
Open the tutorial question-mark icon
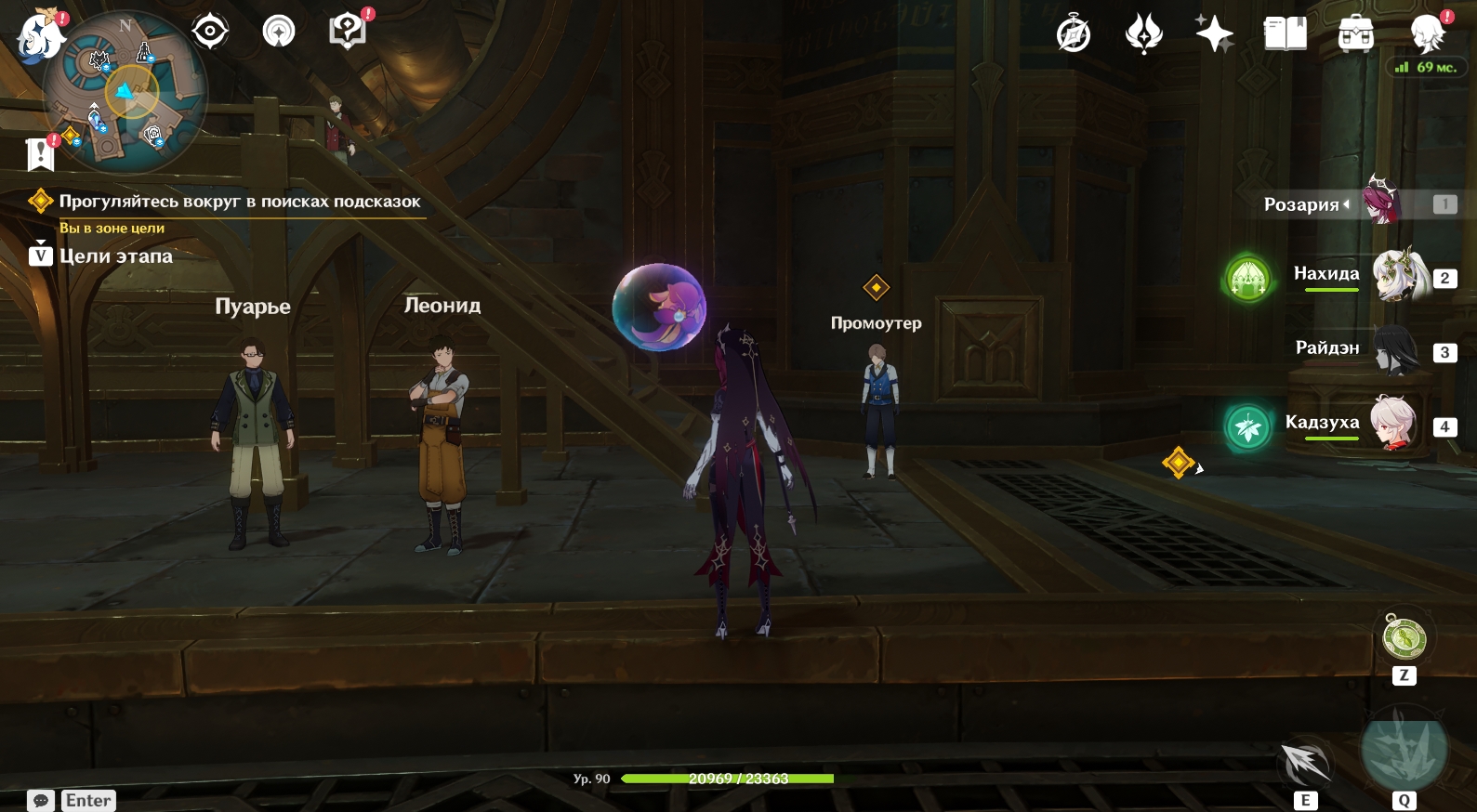(348, 32)
